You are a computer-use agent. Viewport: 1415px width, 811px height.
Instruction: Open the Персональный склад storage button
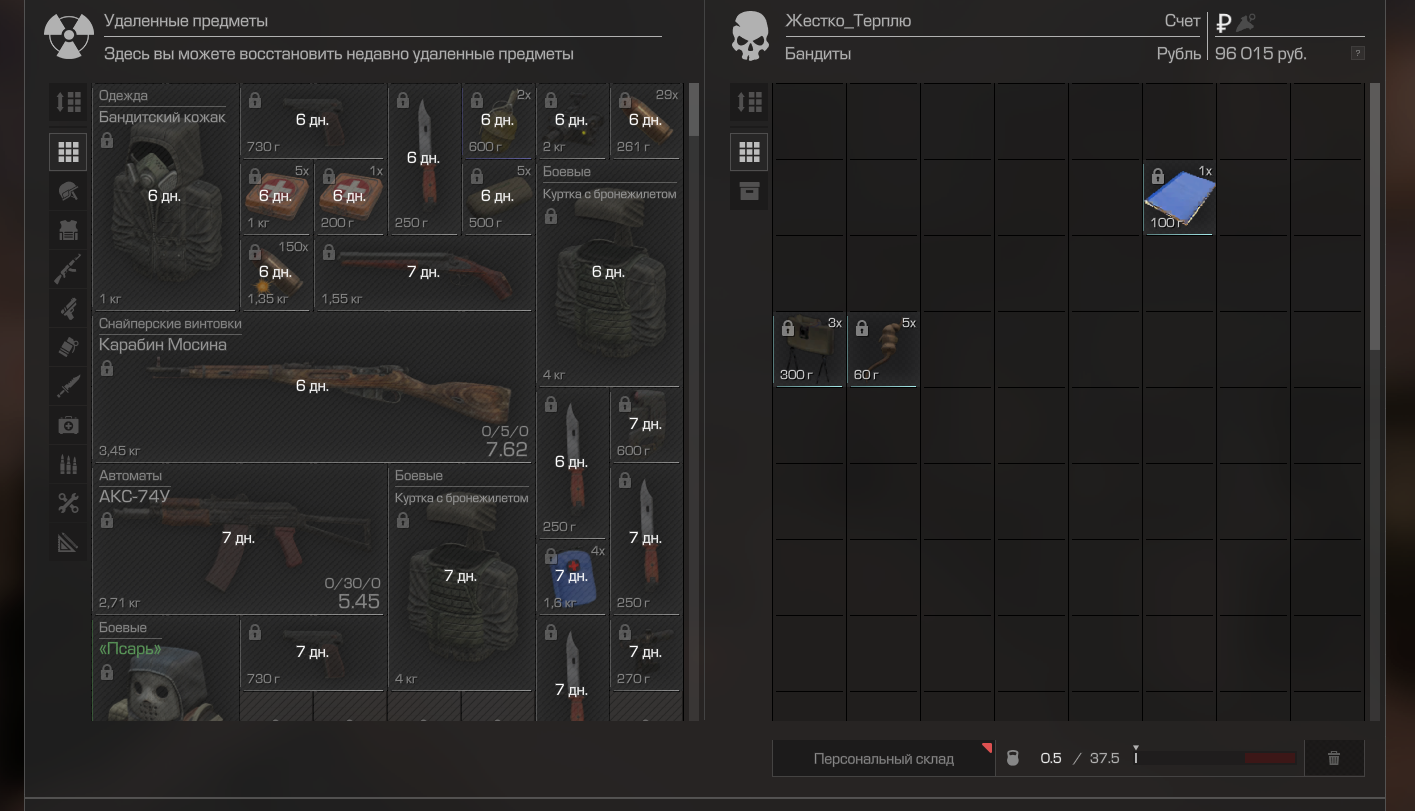[x=883, y=758]
